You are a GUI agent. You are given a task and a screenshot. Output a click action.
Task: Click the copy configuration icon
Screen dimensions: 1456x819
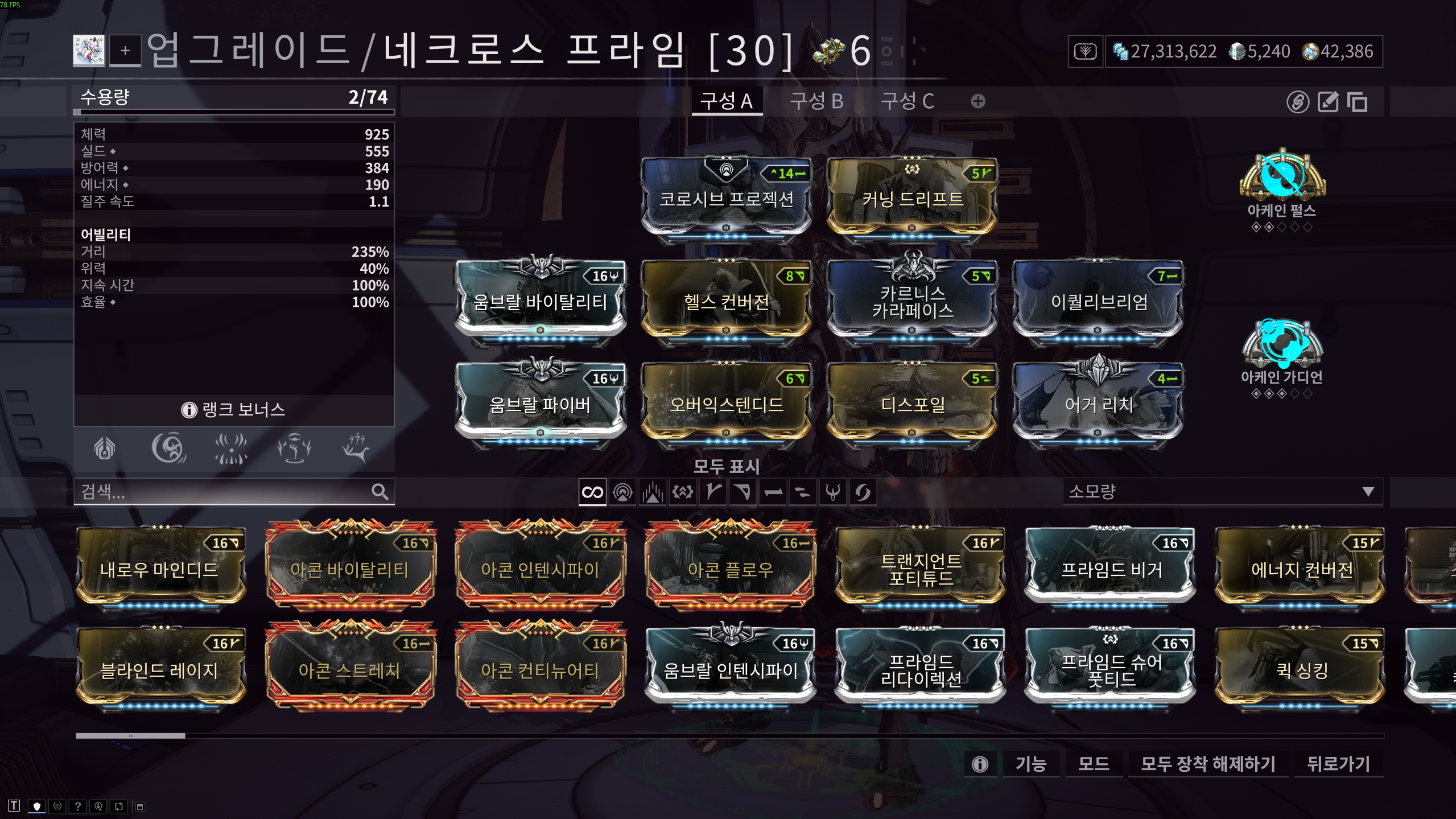point(1358,102)
